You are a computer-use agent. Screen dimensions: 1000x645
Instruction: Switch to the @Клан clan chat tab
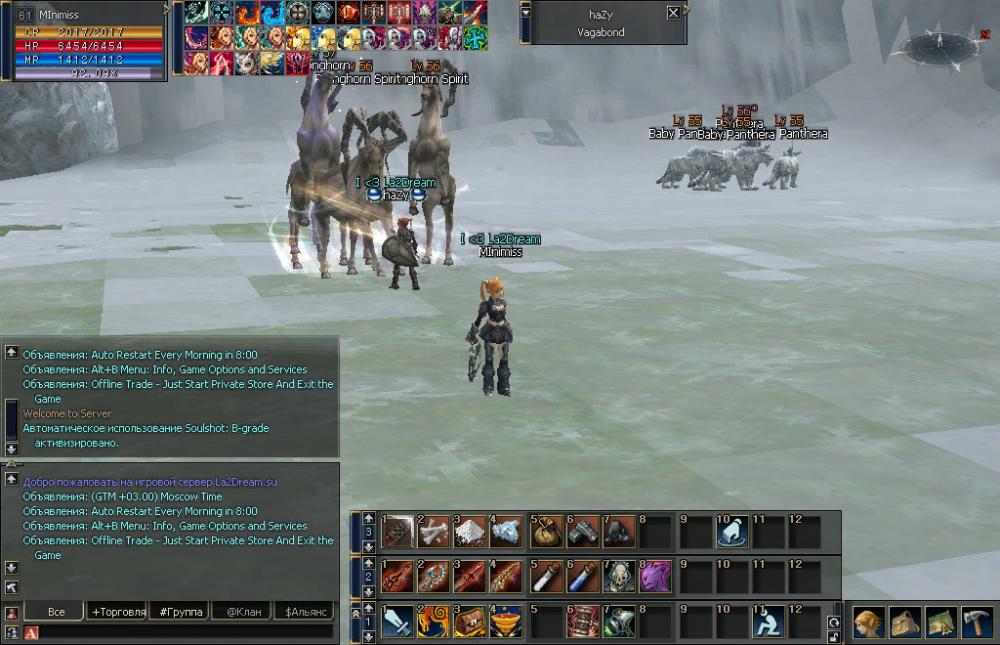coord(244,611)
